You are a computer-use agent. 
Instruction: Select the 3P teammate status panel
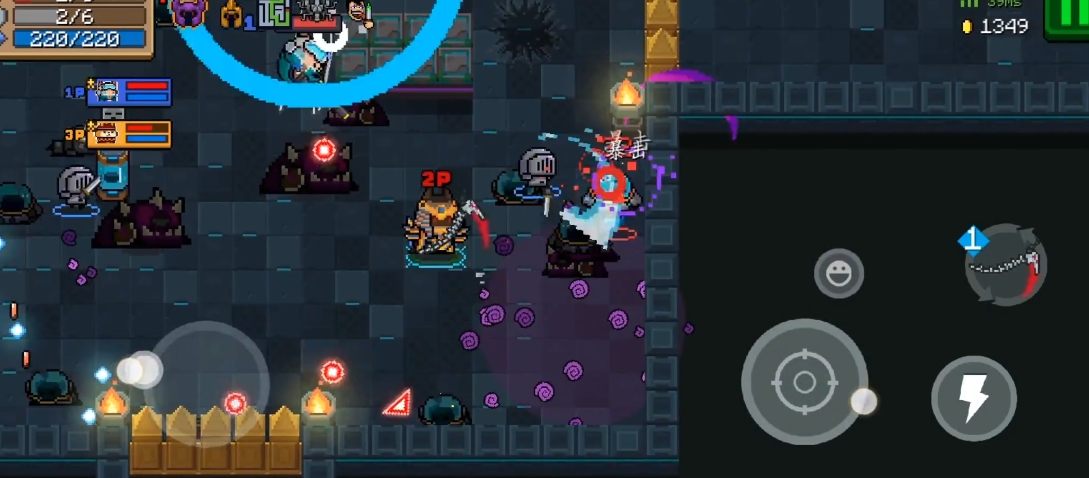click(129, 134)
